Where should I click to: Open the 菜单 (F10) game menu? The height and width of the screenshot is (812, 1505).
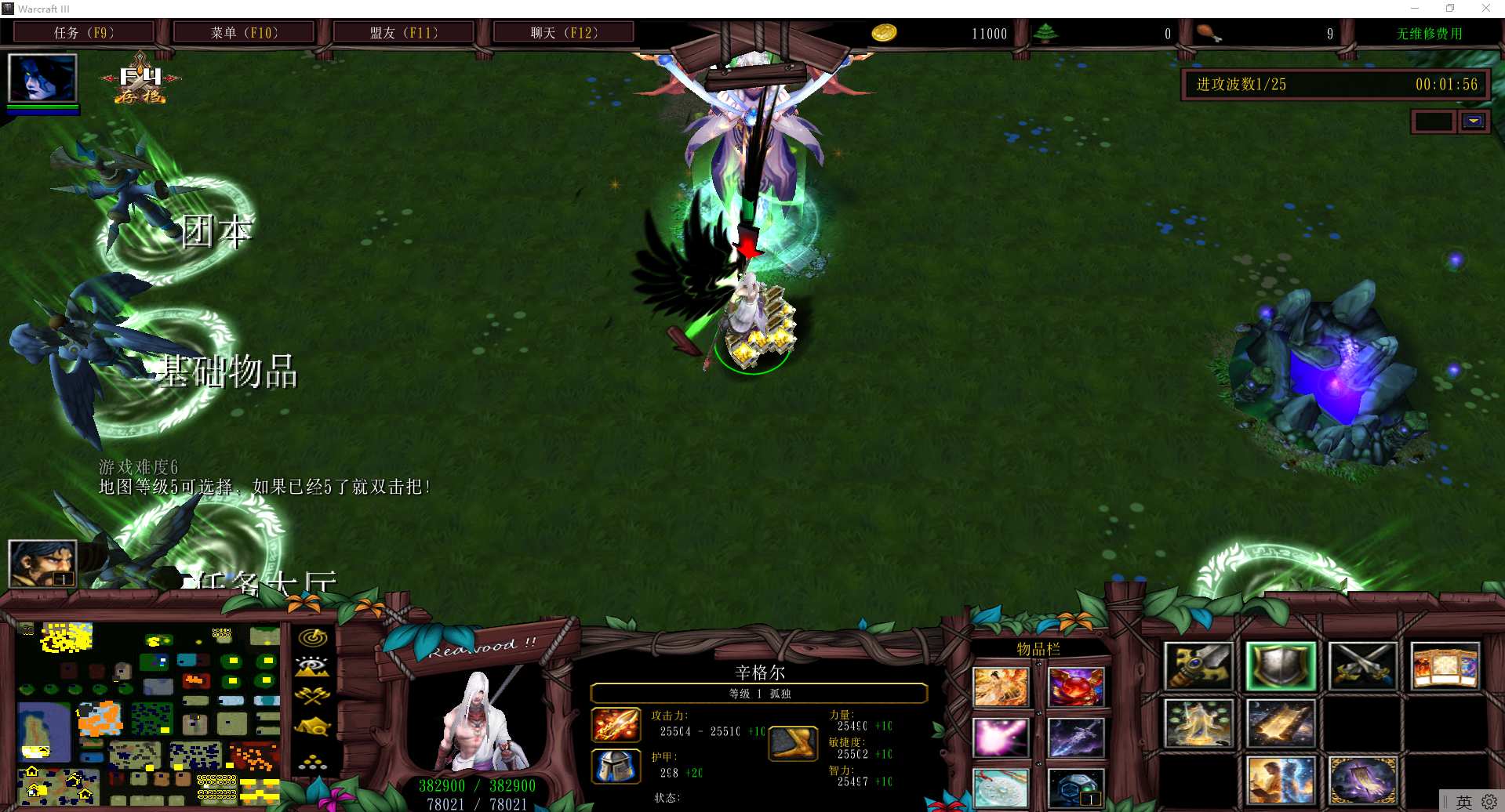243,33
